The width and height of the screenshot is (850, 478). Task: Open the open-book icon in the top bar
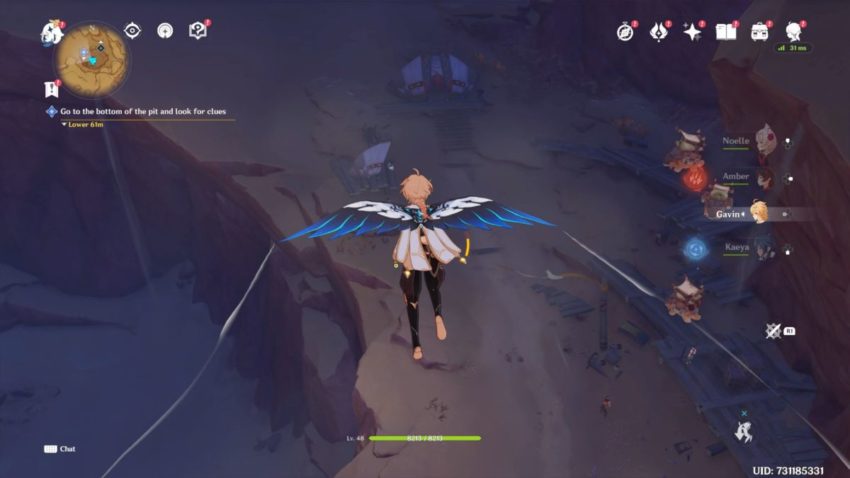click(725, 32)
